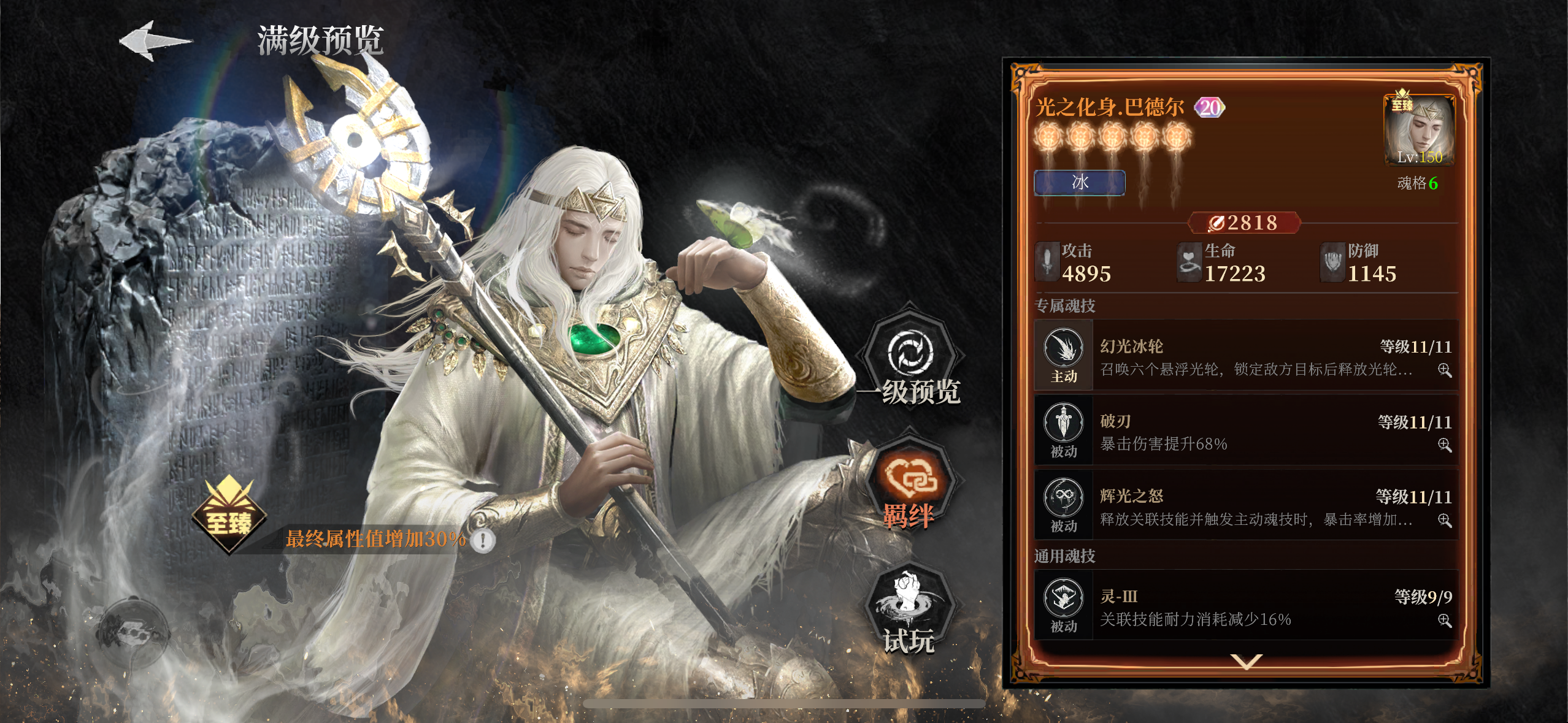Click the 幻光冰轮 skill icon
Image resolution: width=1568 pixels, height=723 pixels.
[1063, 350]
